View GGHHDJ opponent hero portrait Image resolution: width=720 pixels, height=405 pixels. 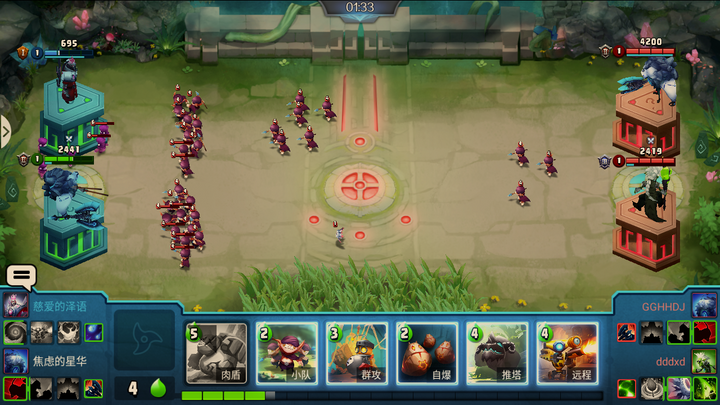tap(704, 305)
